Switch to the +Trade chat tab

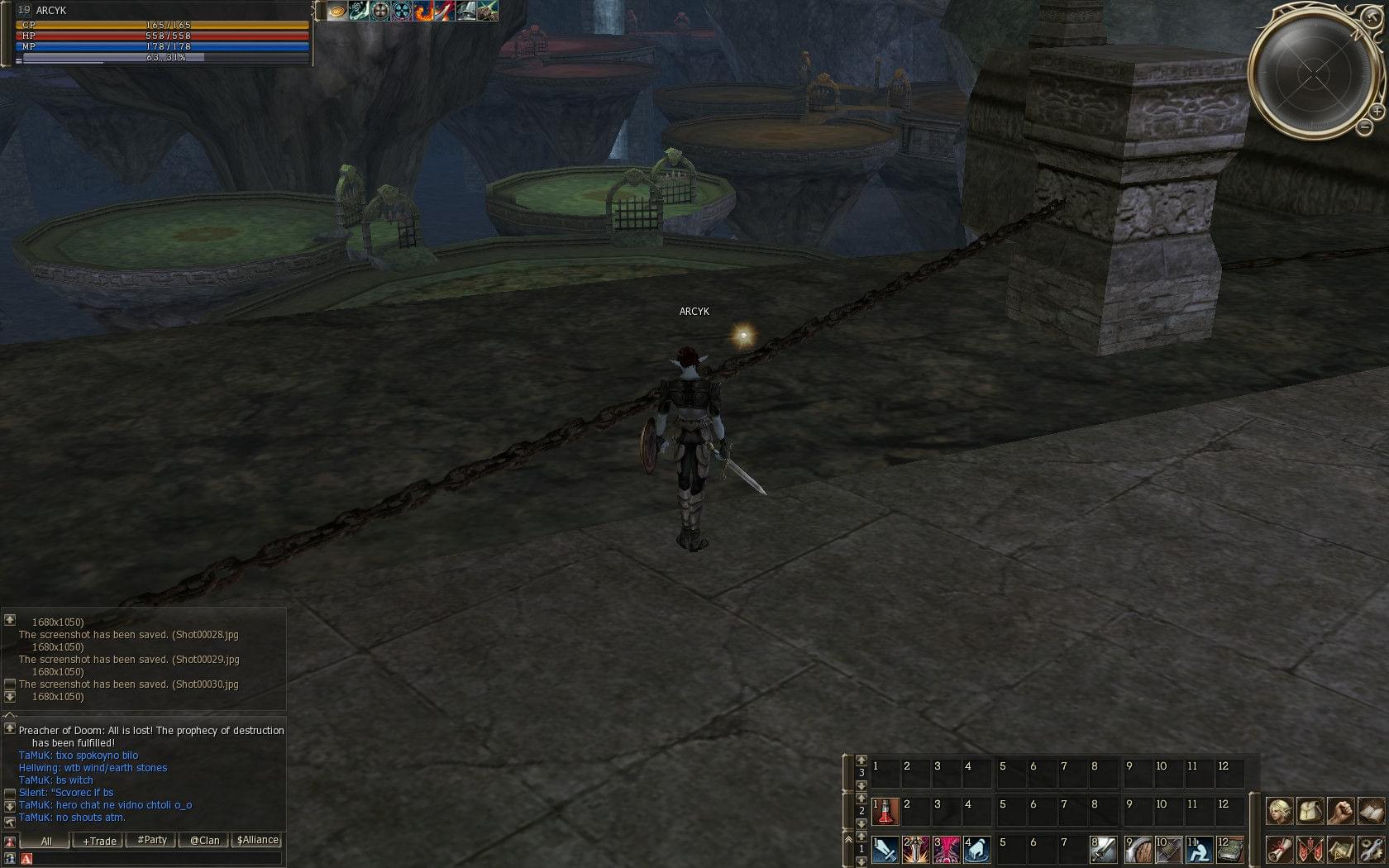click(99, 841)
